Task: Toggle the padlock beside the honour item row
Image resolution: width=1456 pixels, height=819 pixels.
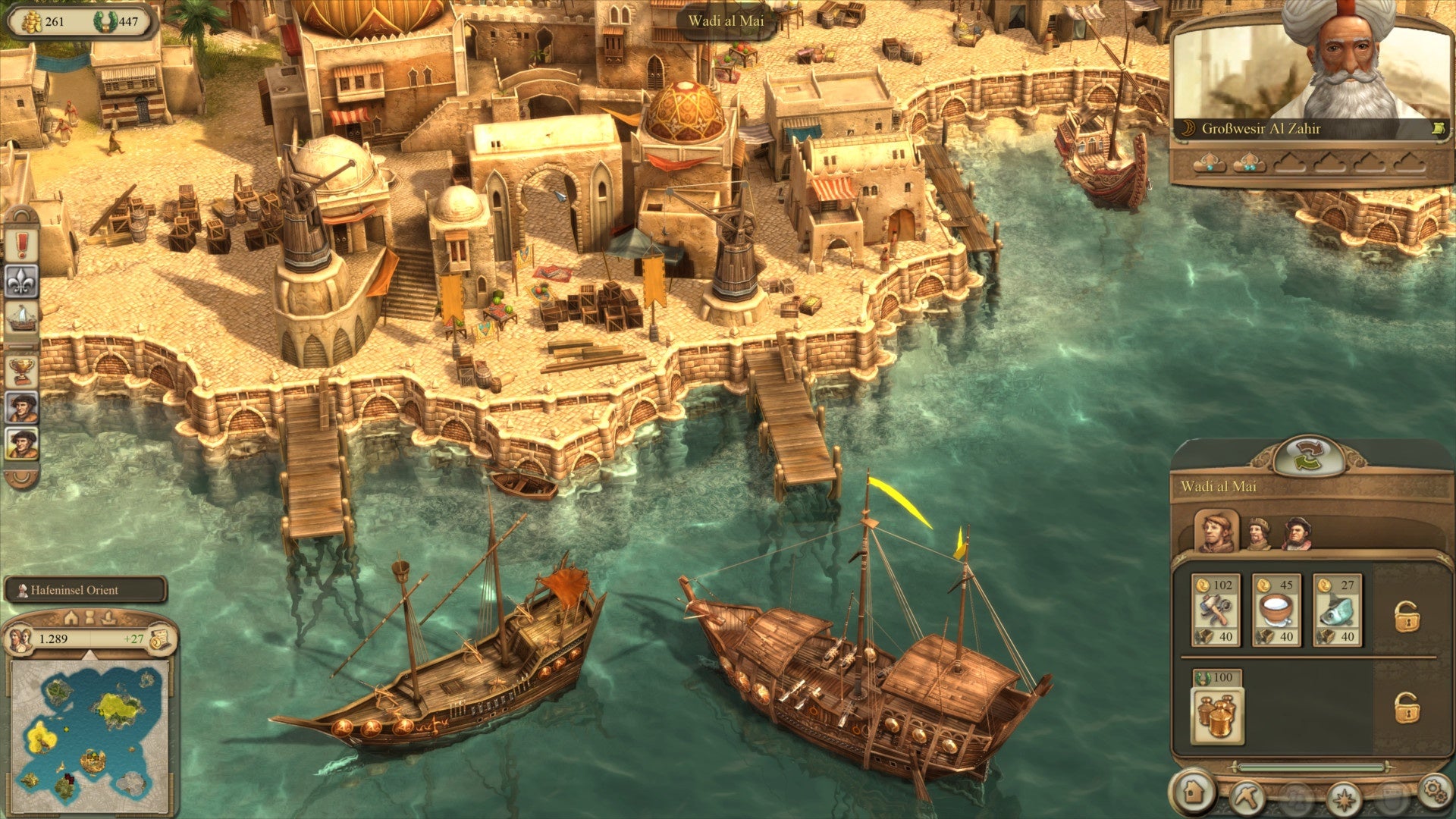Action: 1407,708
